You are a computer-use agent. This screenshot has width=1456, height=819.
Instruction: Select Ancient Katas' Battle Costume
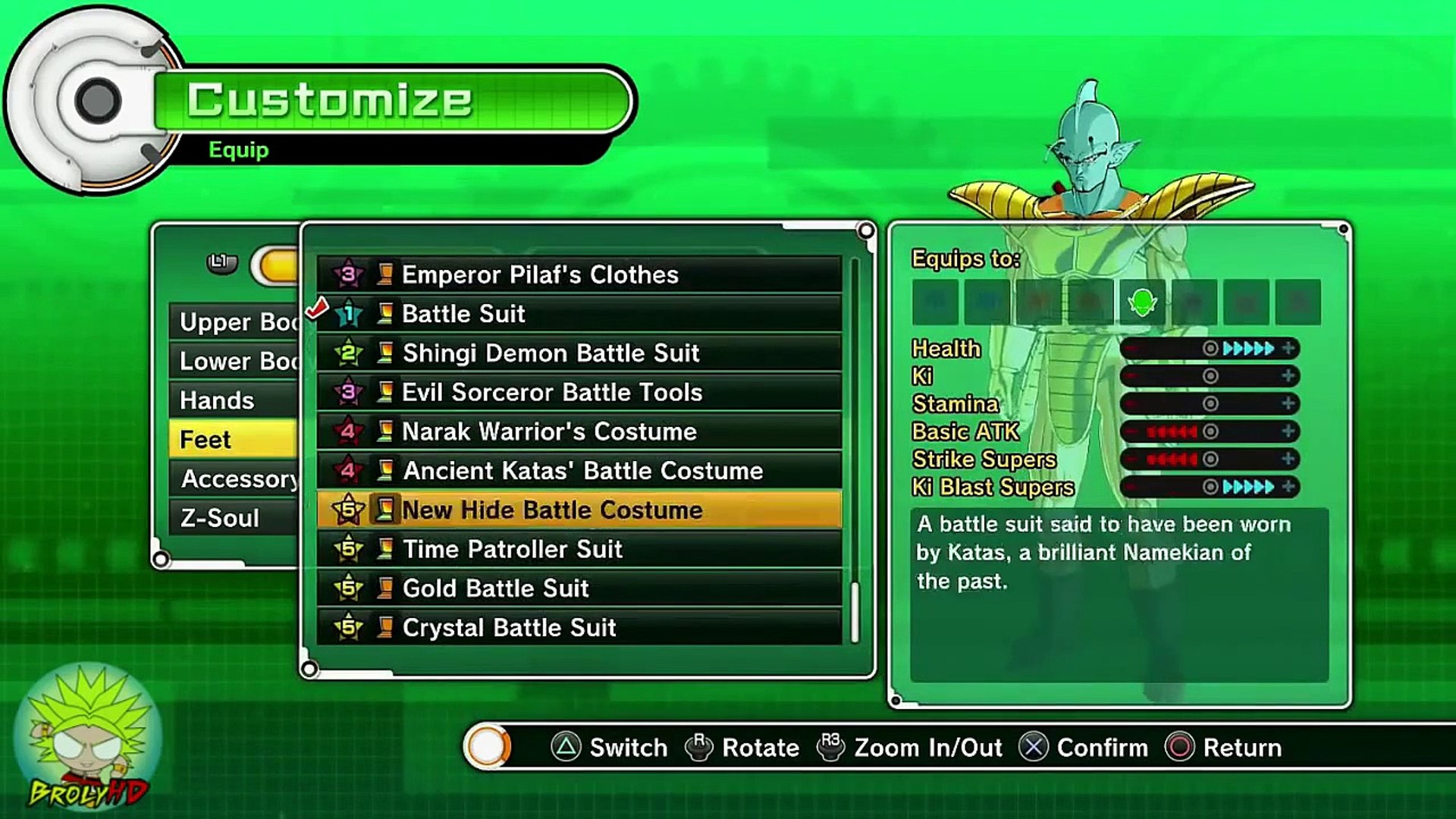[x=579, y=471]
